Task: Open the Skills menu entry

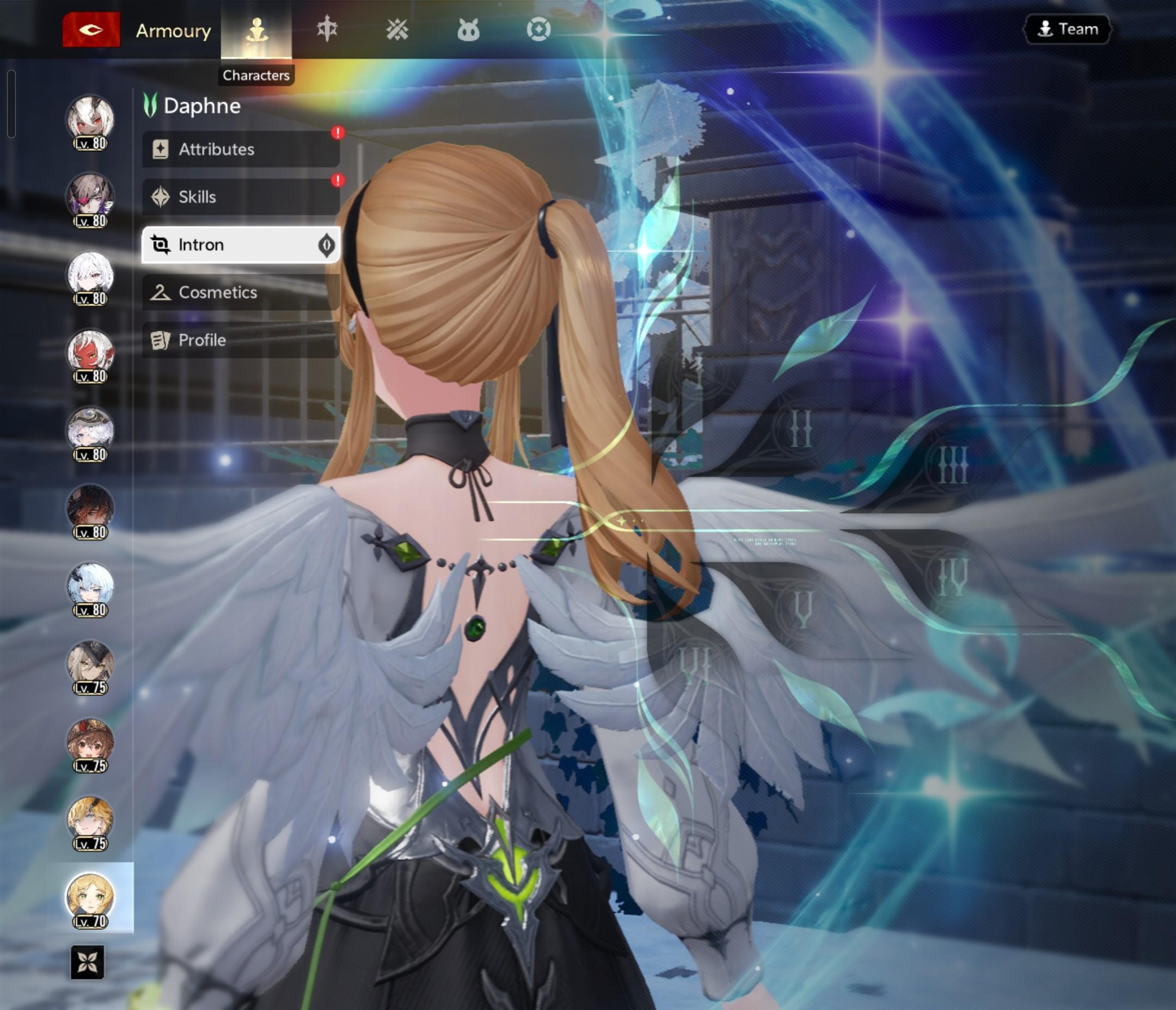Action: tap(241, 197)
